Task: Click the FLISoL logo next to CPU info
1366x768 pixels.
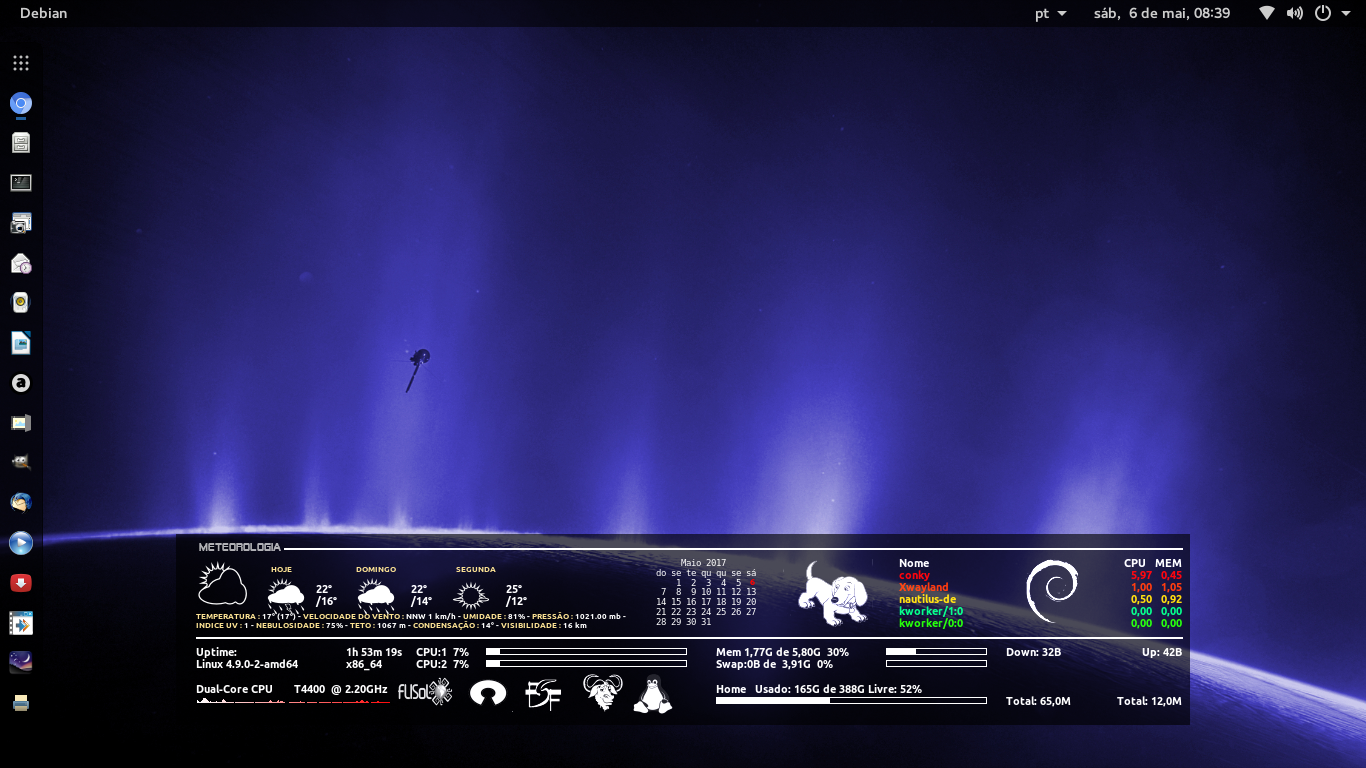Action: (424, 691)
